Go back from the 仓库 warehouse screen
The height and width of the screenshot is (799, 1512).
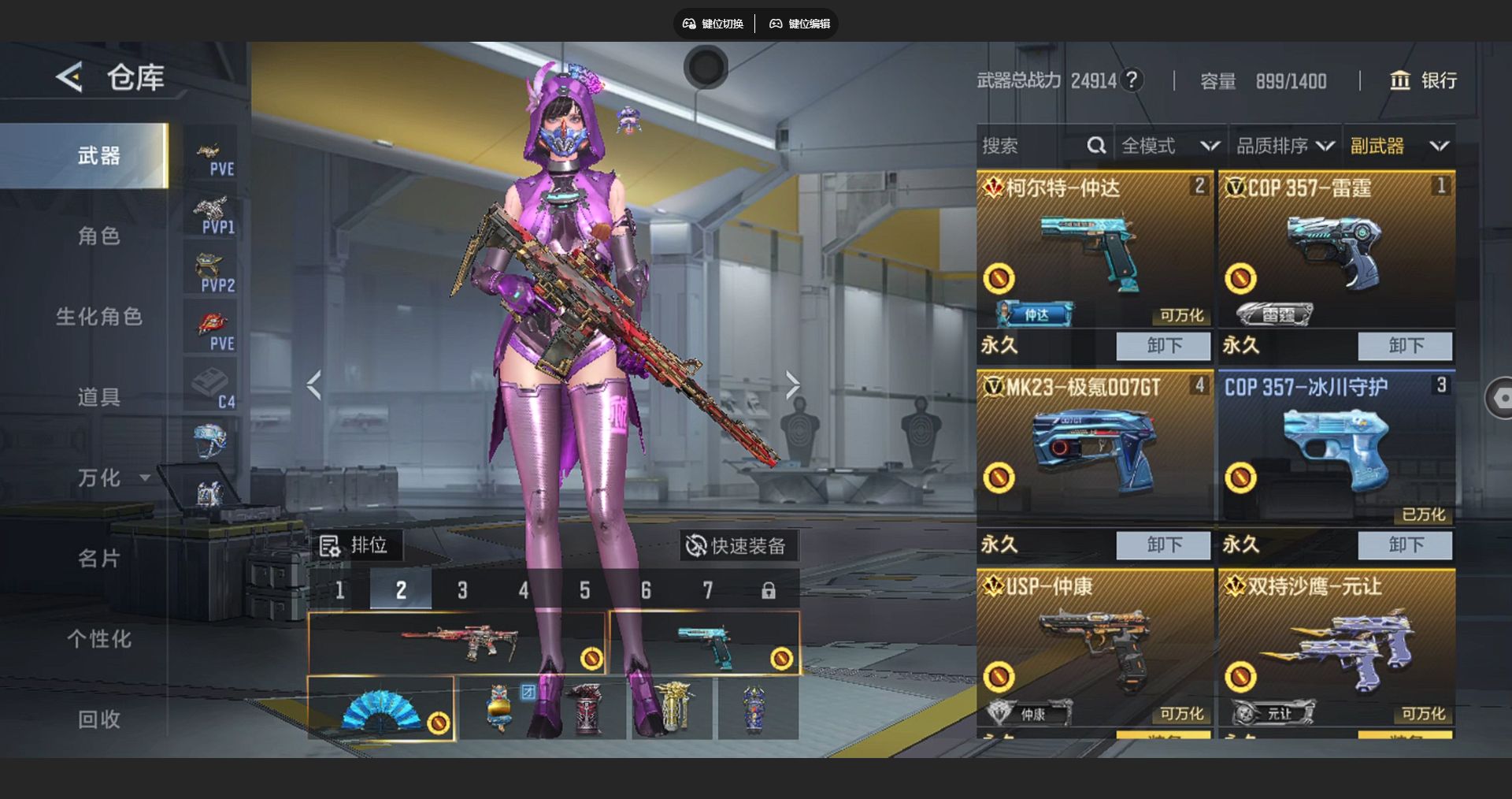click(69, 77)
